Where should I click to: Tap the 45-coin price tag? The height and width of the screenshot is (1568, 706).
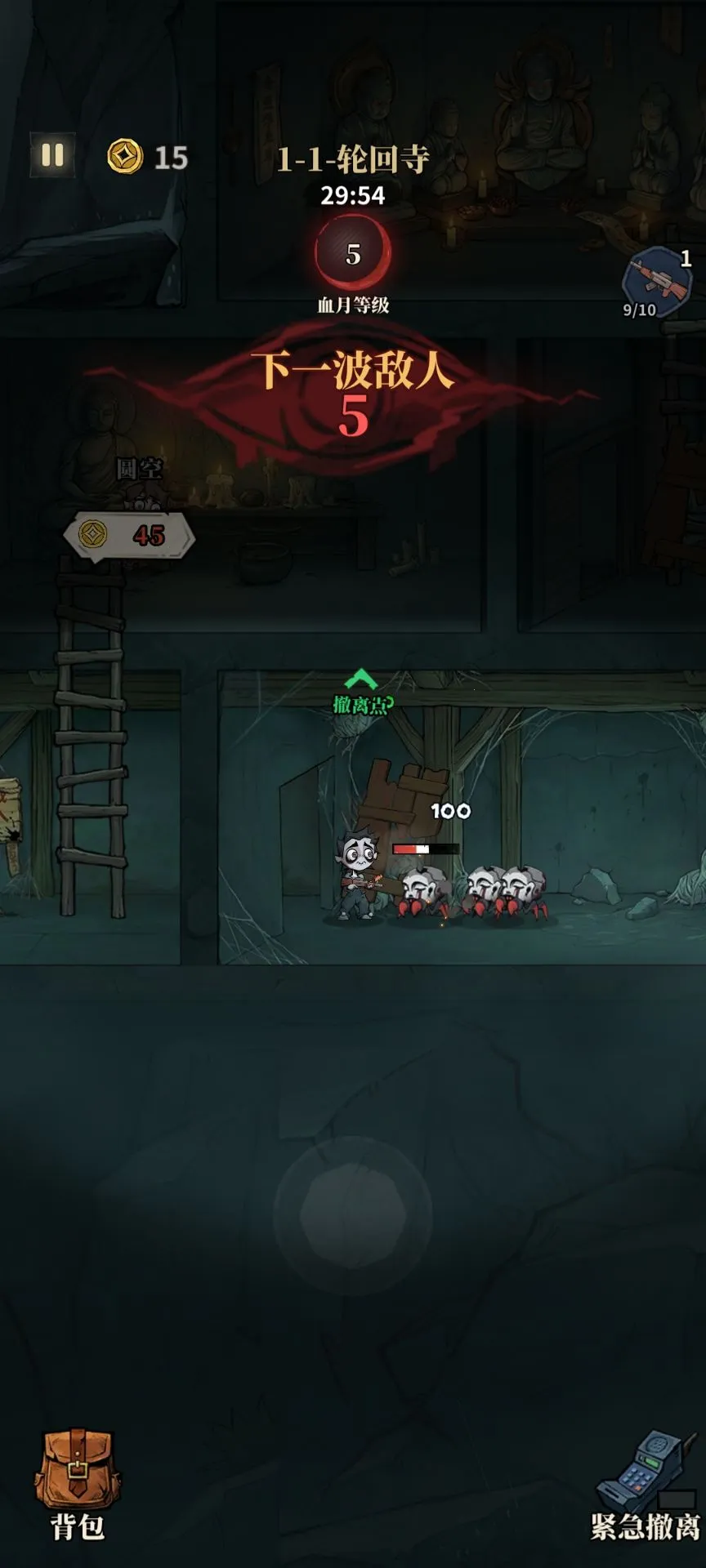coord(129,536)
